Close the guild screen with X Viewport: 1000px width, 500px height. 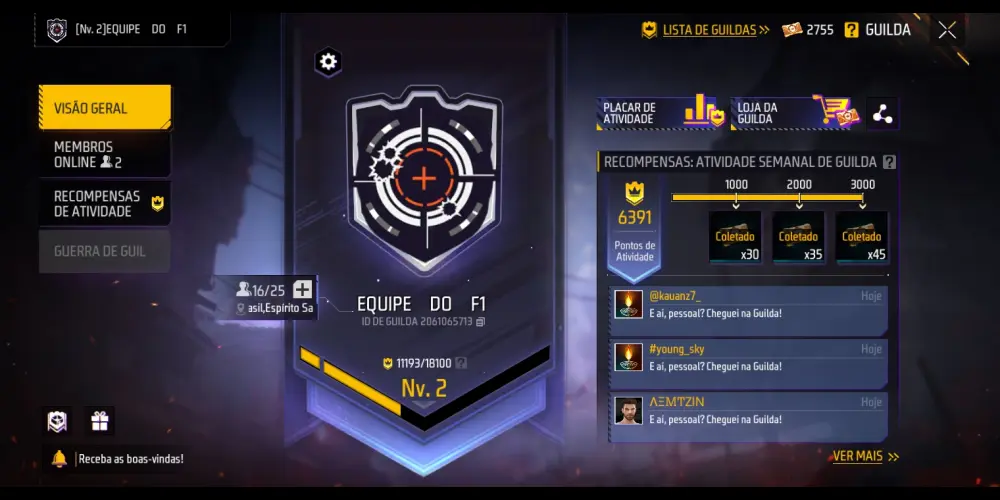click(947, 30)
